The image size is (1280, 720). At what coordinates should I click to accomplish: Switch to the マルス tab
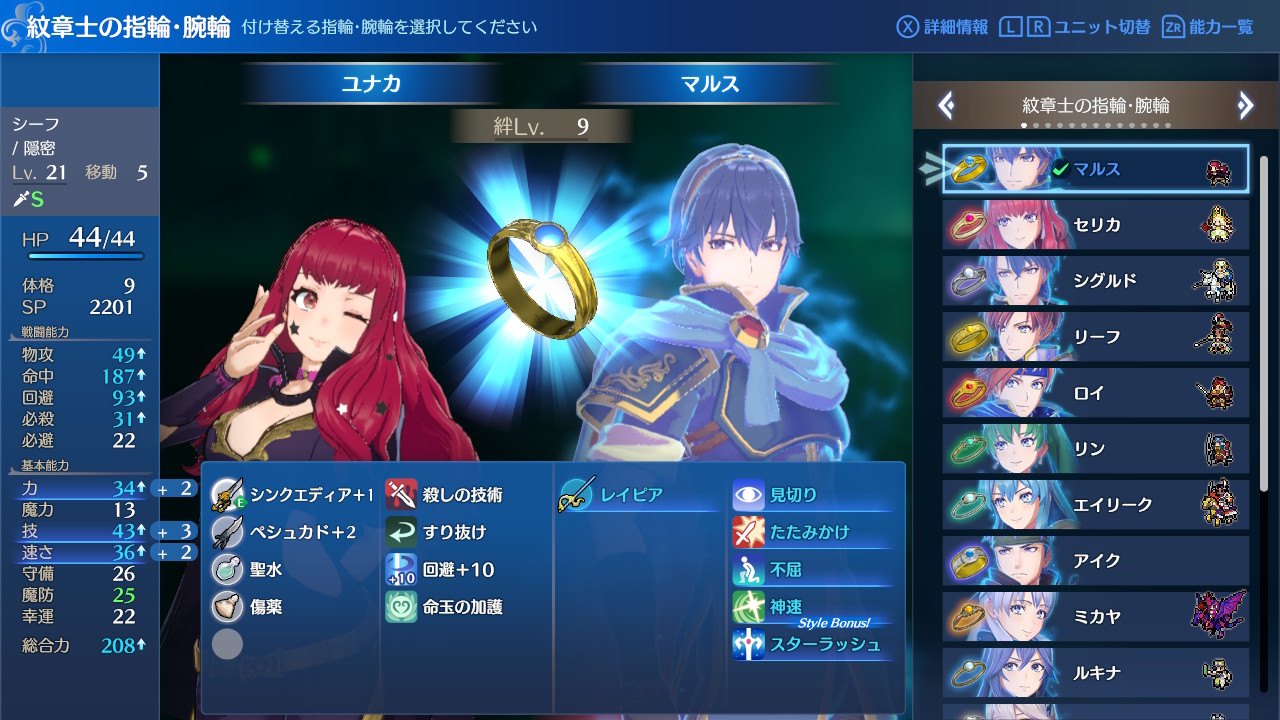tap(710, 85)
